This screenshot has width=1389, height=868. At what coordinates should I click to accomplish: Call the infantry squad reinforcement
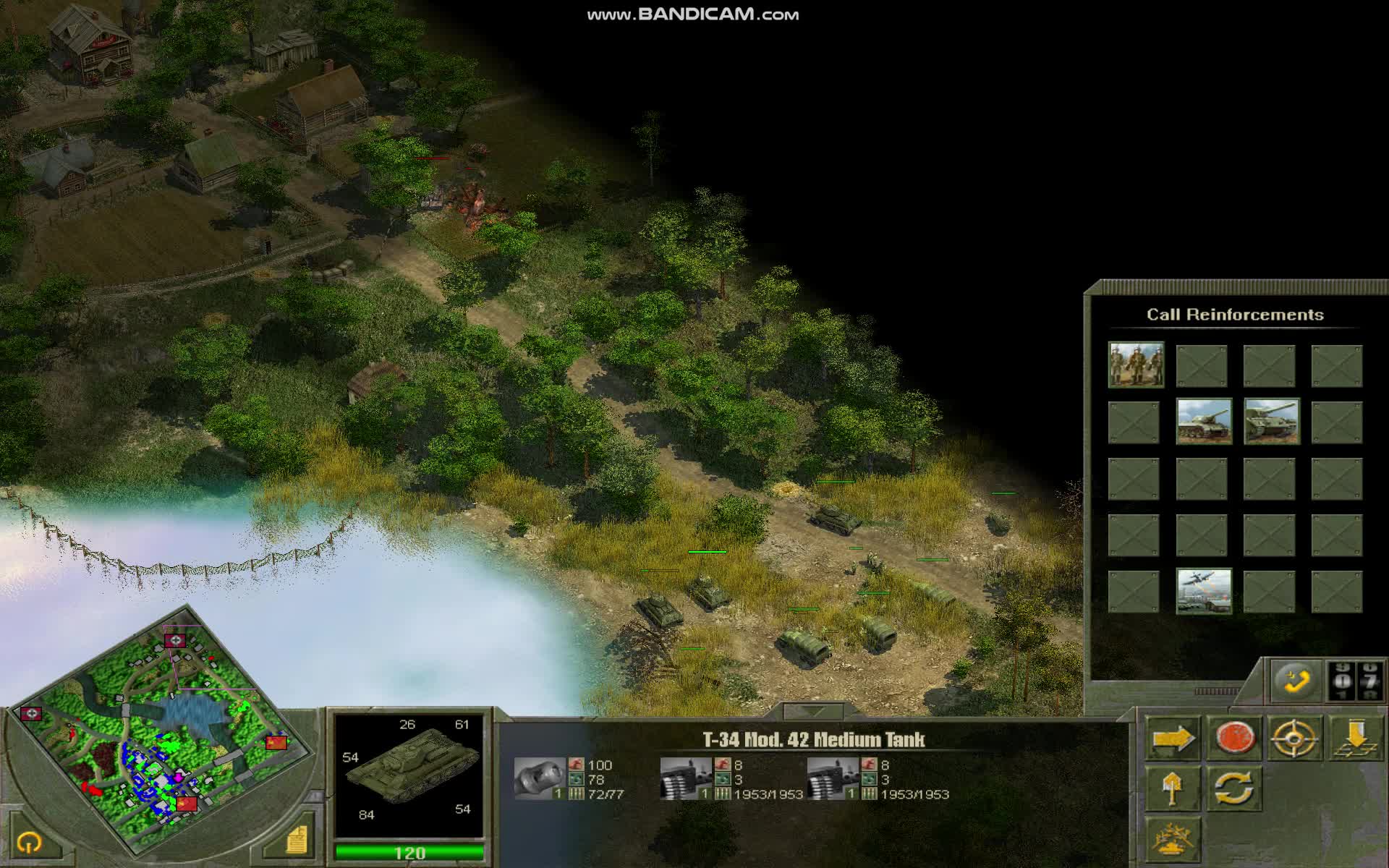1136,365
